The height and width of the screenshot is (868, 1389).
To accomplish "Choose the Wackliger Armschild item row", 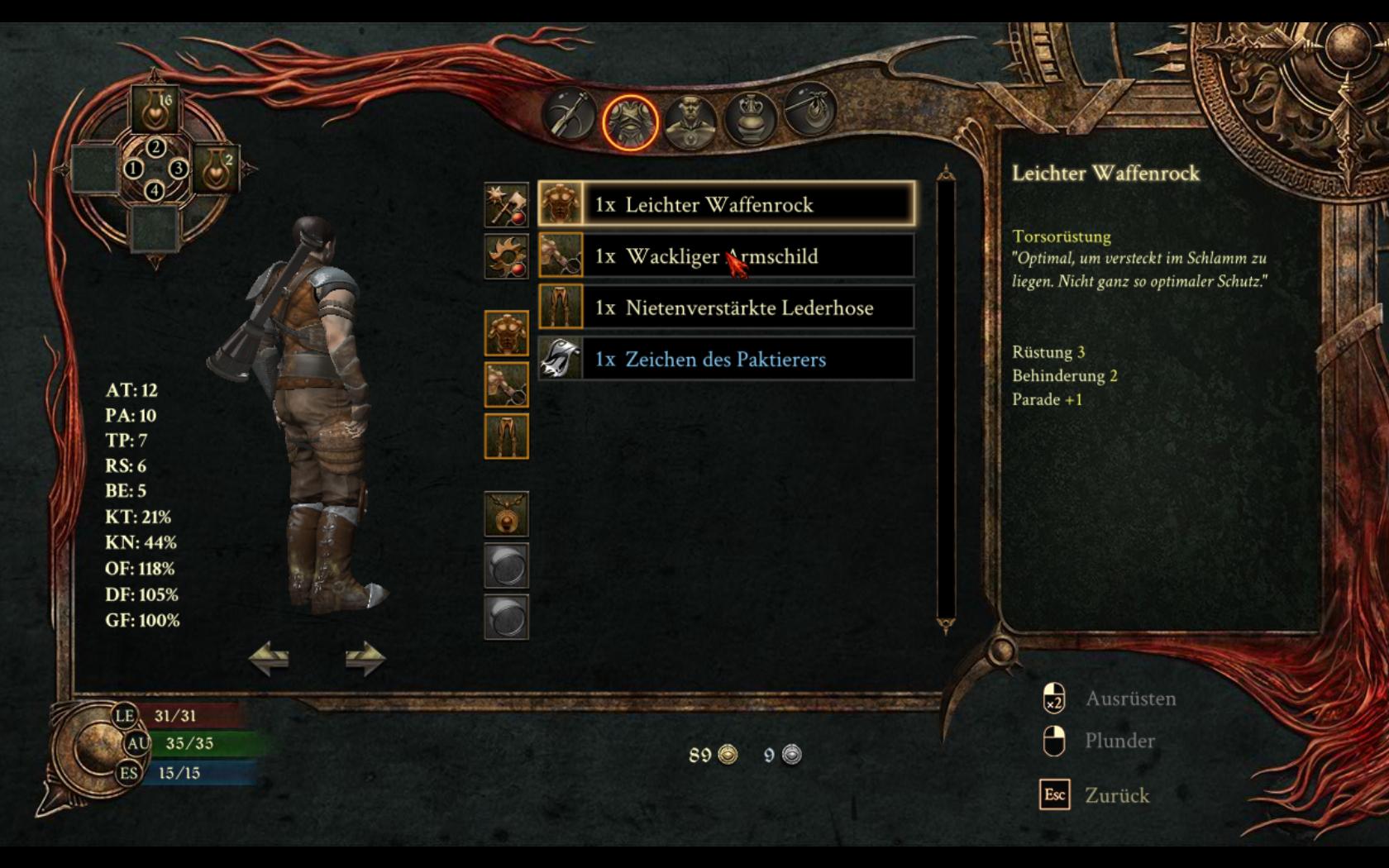I will point(726,256).
